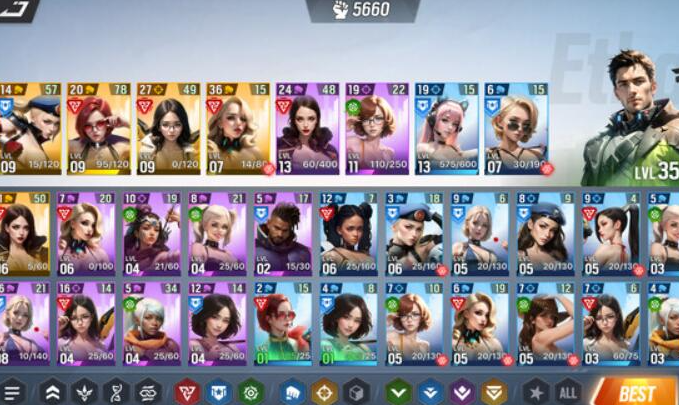Pick the pink-haired cat-ear headset hero card
679x405 pixels.
click(x=446, y=129)
